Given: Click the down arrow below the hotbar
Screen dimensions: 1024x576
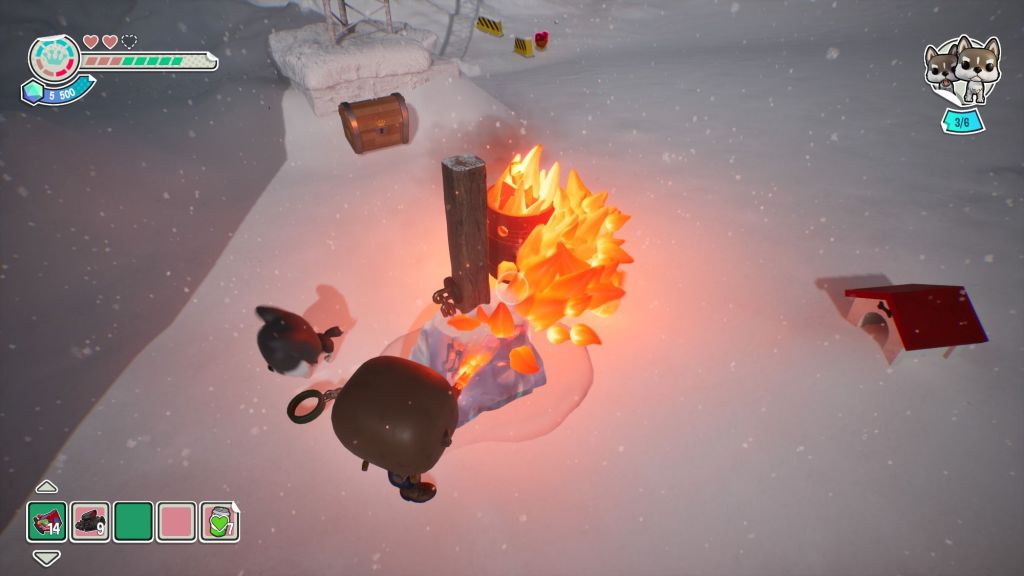Looking at the screenshot, I should point(47,558).
